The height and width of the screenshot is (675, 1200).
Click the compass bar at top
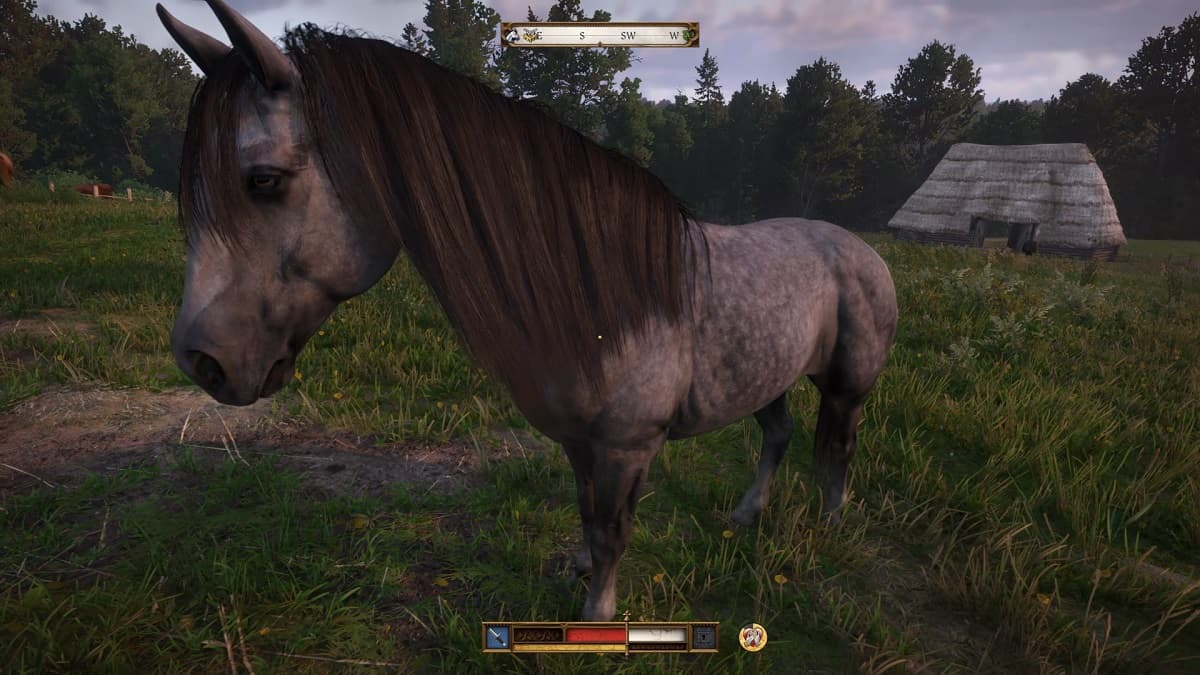[x=600, y=35]
